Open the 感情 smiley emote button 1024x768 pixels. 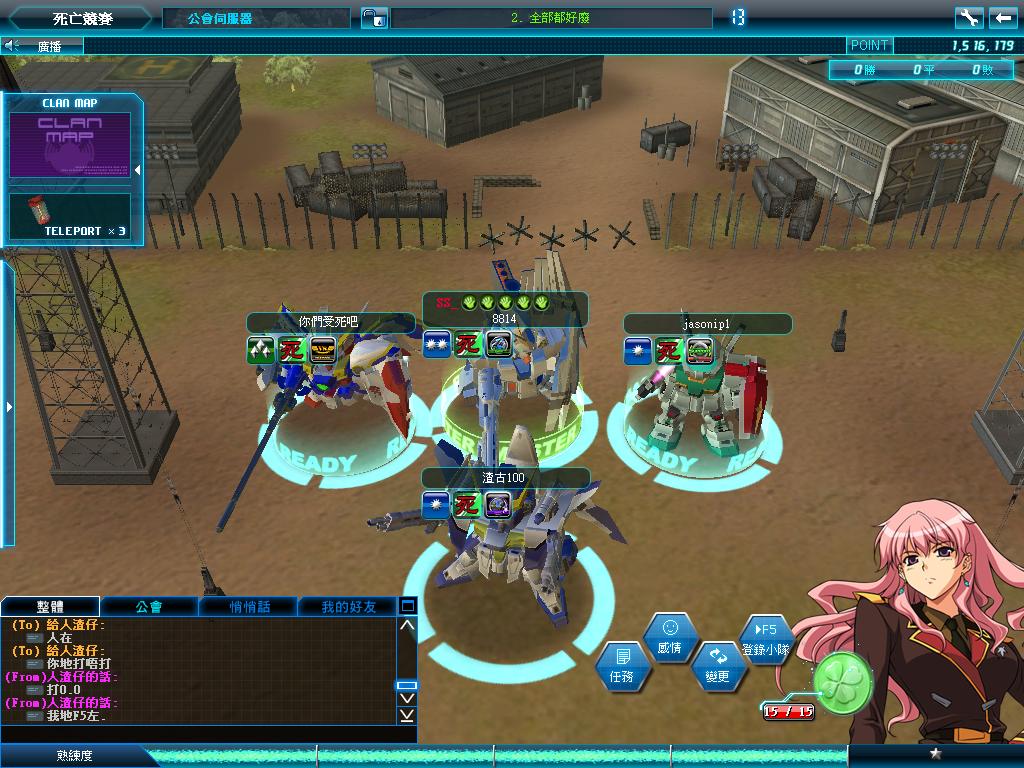[669, 637]
